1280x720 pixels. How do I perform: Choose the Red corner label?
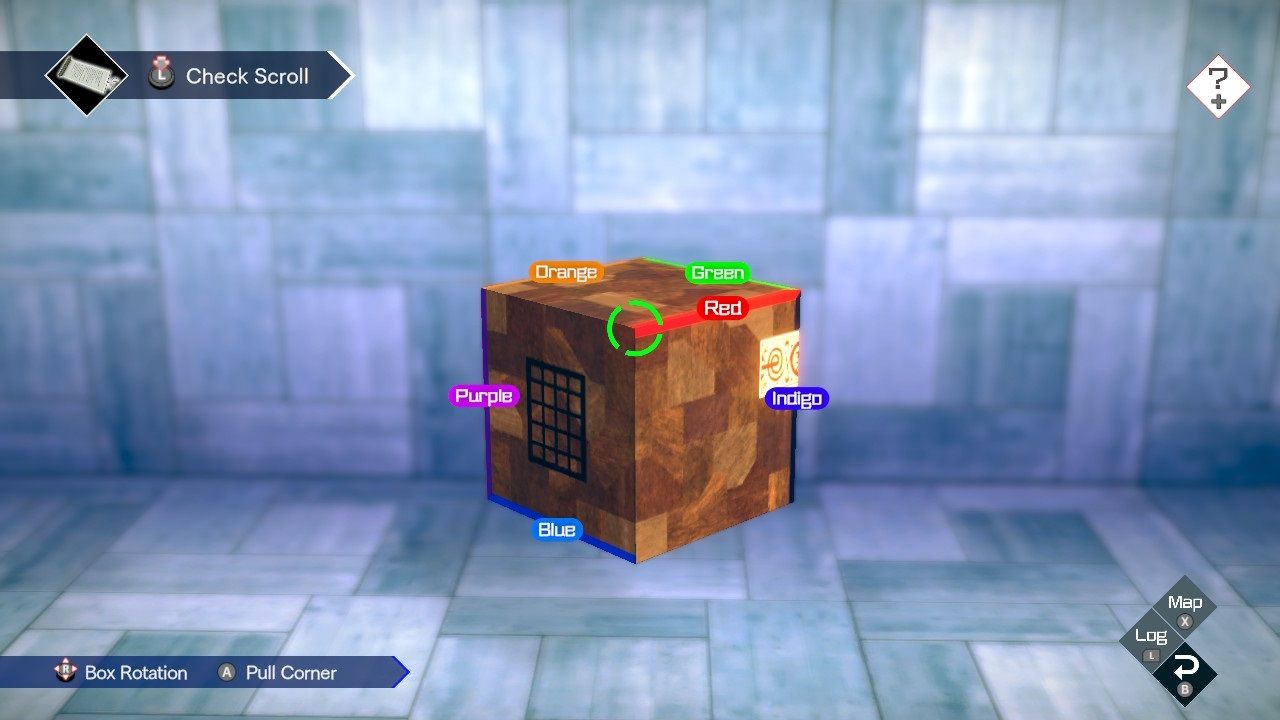pos(722,308)
